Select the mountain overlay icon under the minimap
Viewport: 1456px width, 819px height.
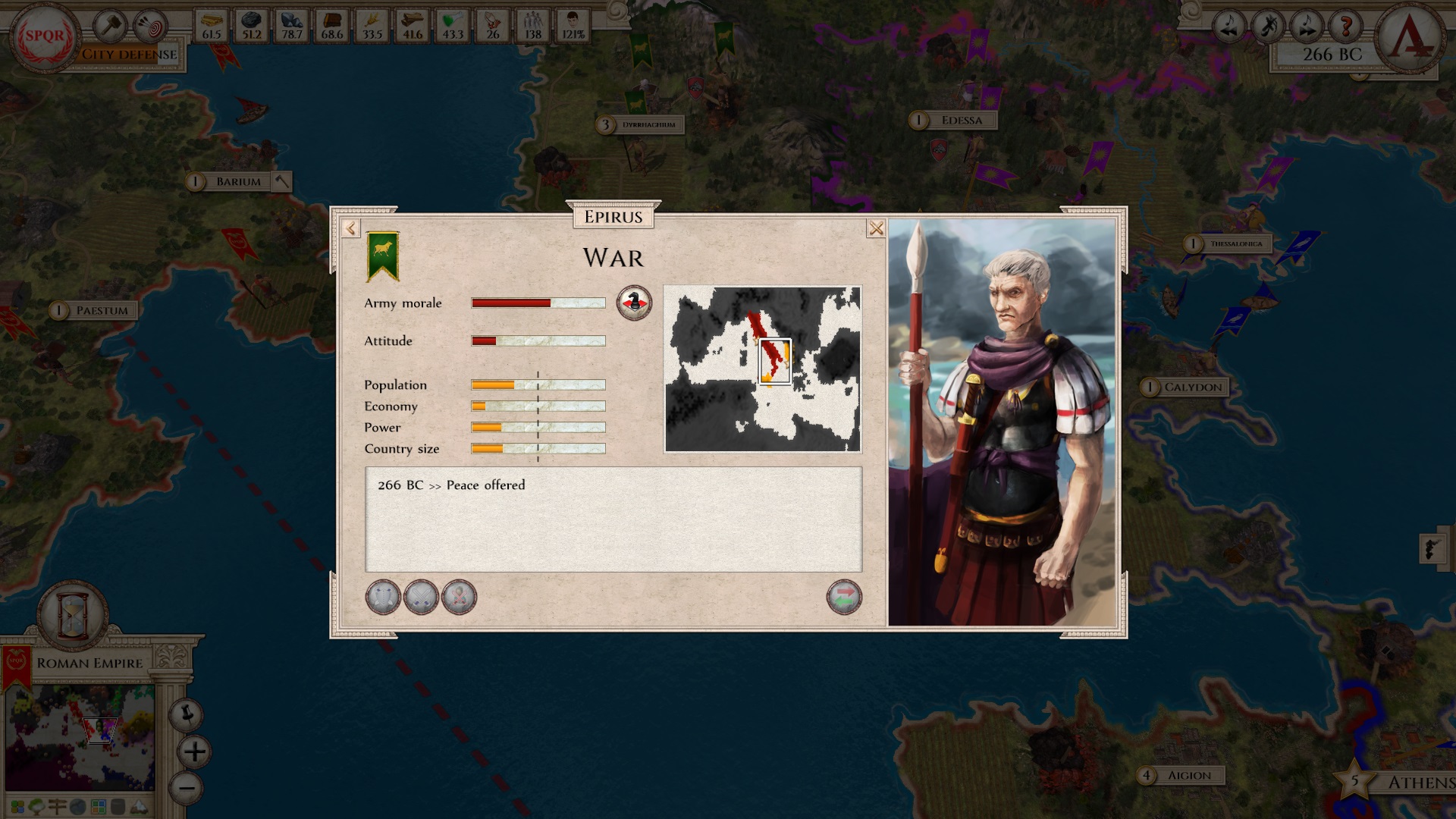139,807
